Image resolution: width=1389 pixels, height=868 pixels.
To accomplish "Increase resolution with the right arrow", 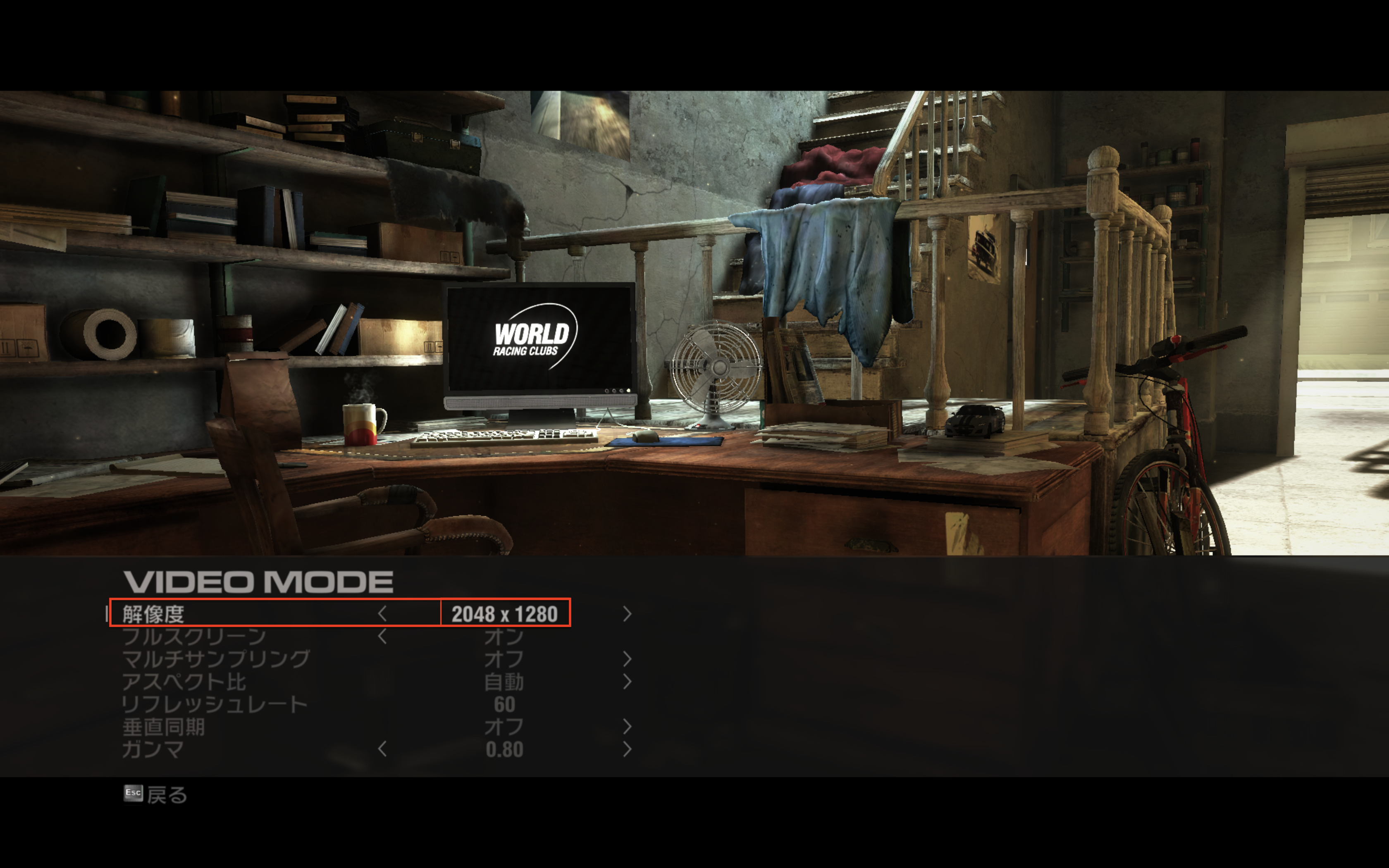I will 627,614.
